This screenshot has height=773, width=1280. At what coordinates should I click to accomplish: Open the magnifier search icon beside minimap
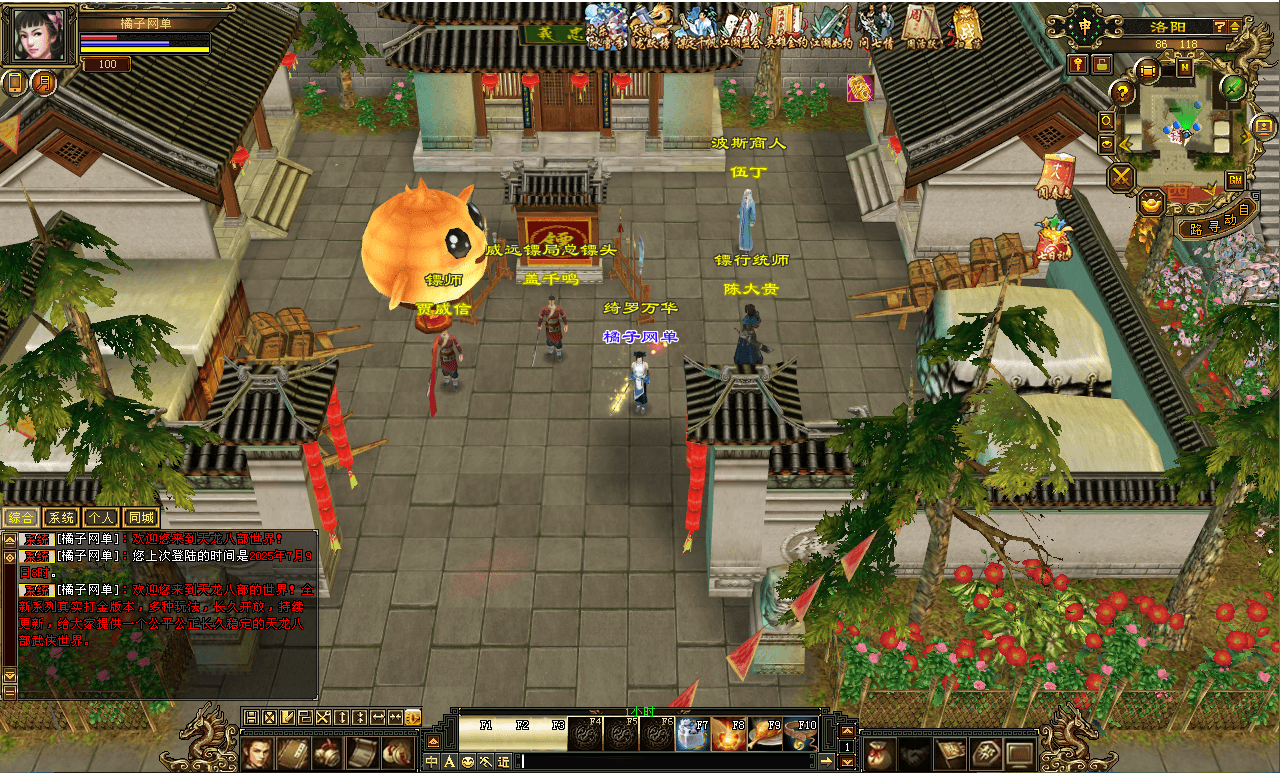pyautogui.click(x=1107, y=121)
